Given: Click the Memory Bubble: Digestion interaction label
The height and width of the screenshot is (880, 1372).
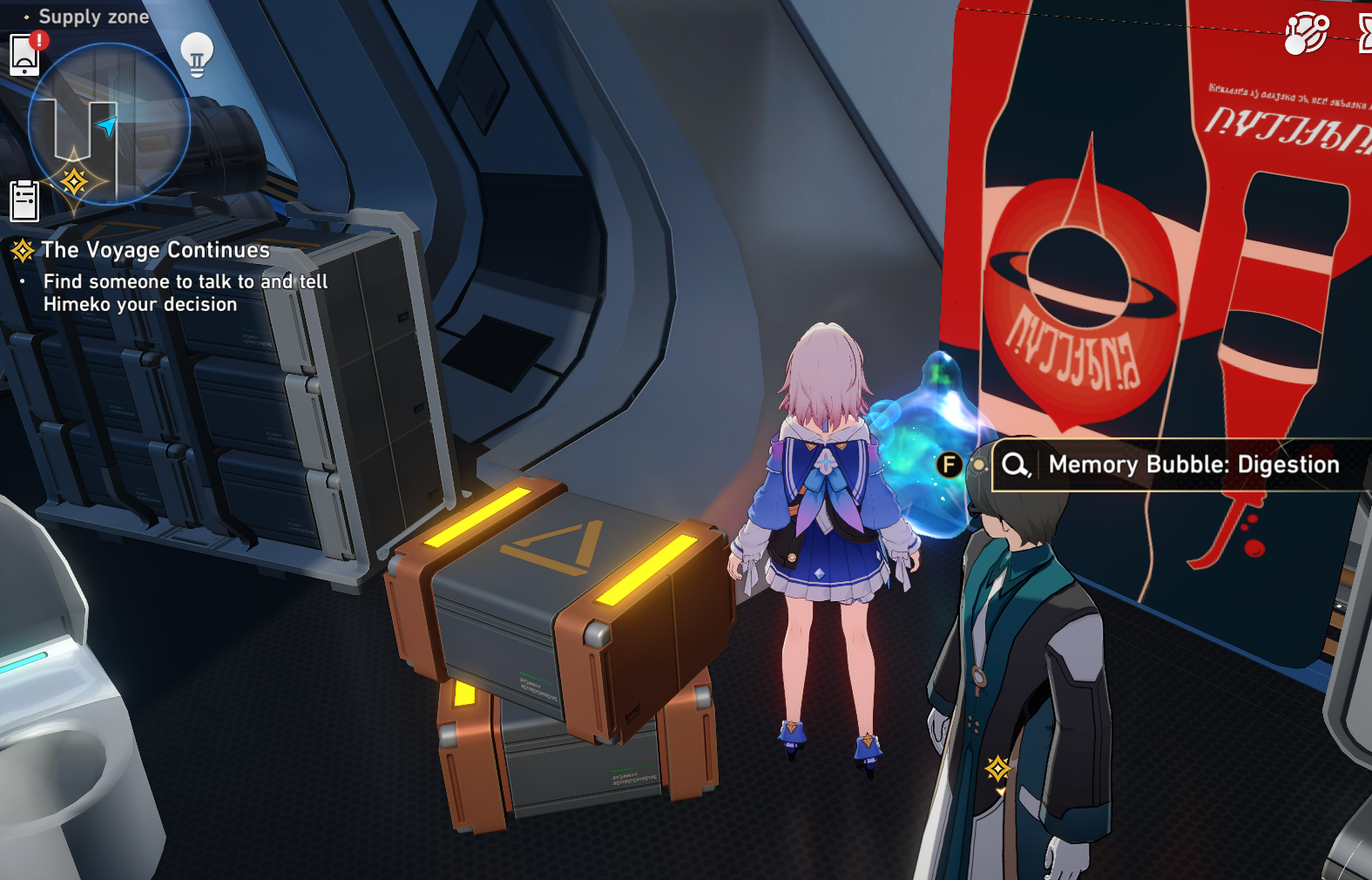Looking at the screenshot, I should coord(1193,464).
